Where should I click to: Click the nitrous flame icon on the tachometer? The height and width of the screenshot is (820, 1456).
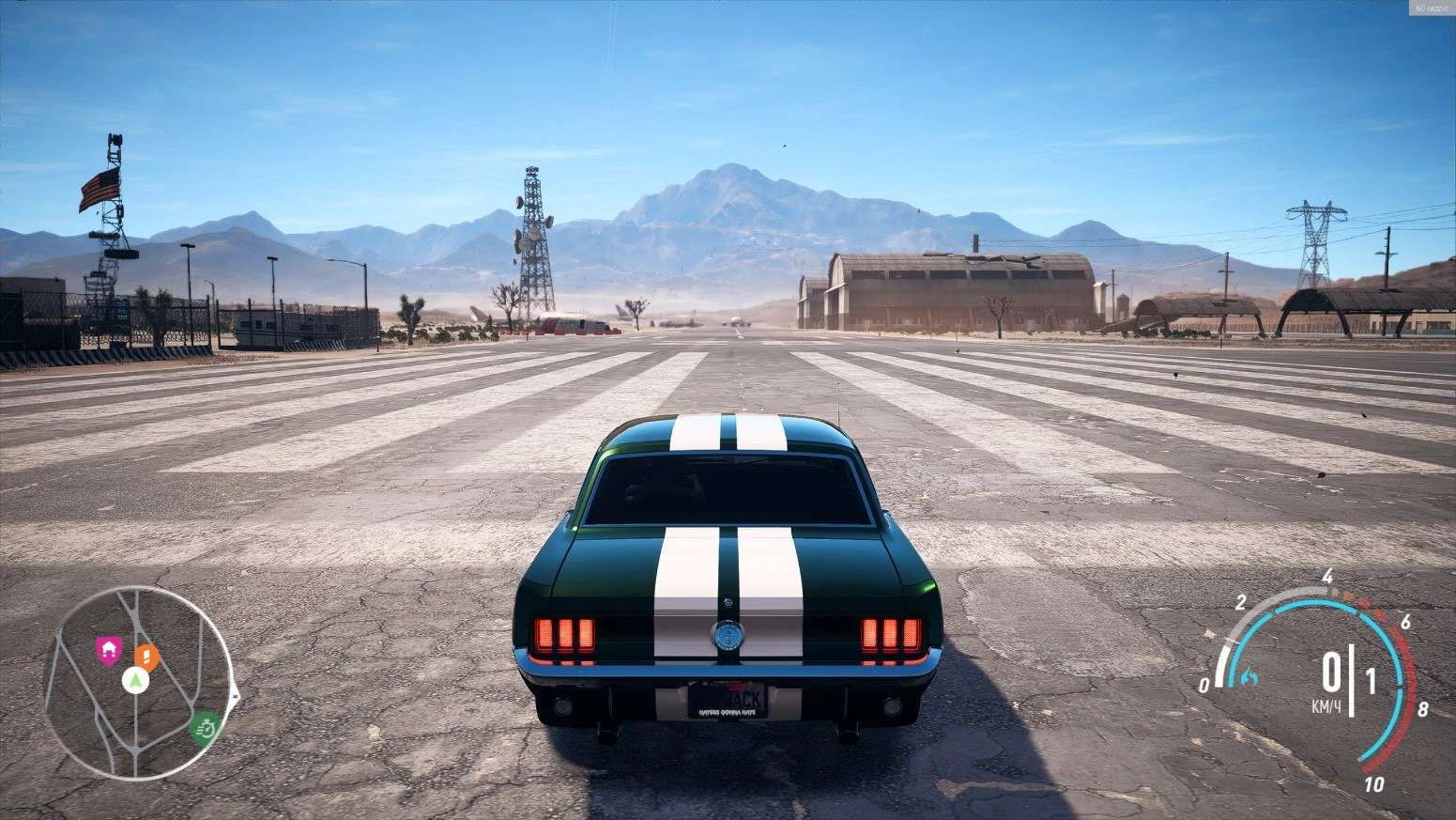1248,677
